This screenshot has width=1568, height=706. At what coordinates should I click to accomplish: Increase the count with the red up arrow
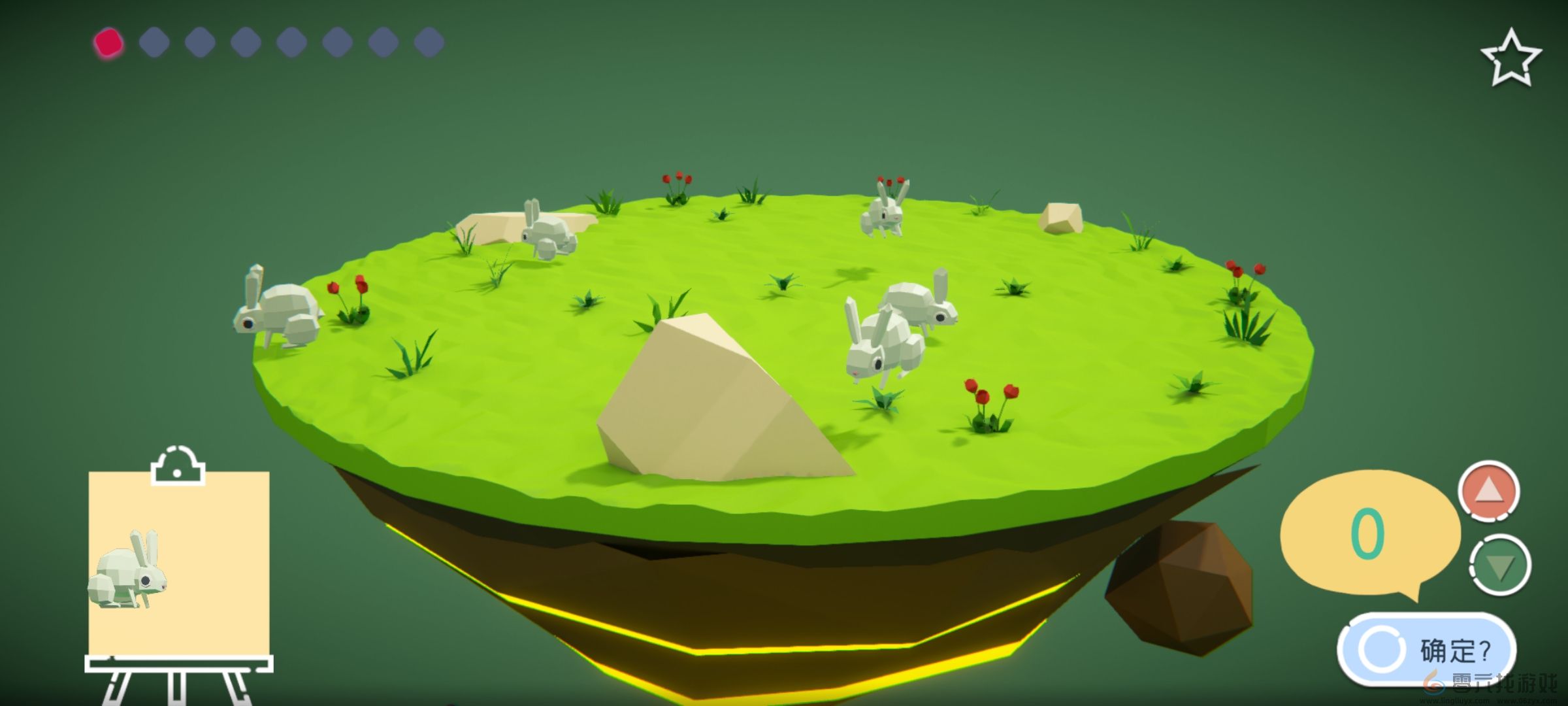point(1488,491)
